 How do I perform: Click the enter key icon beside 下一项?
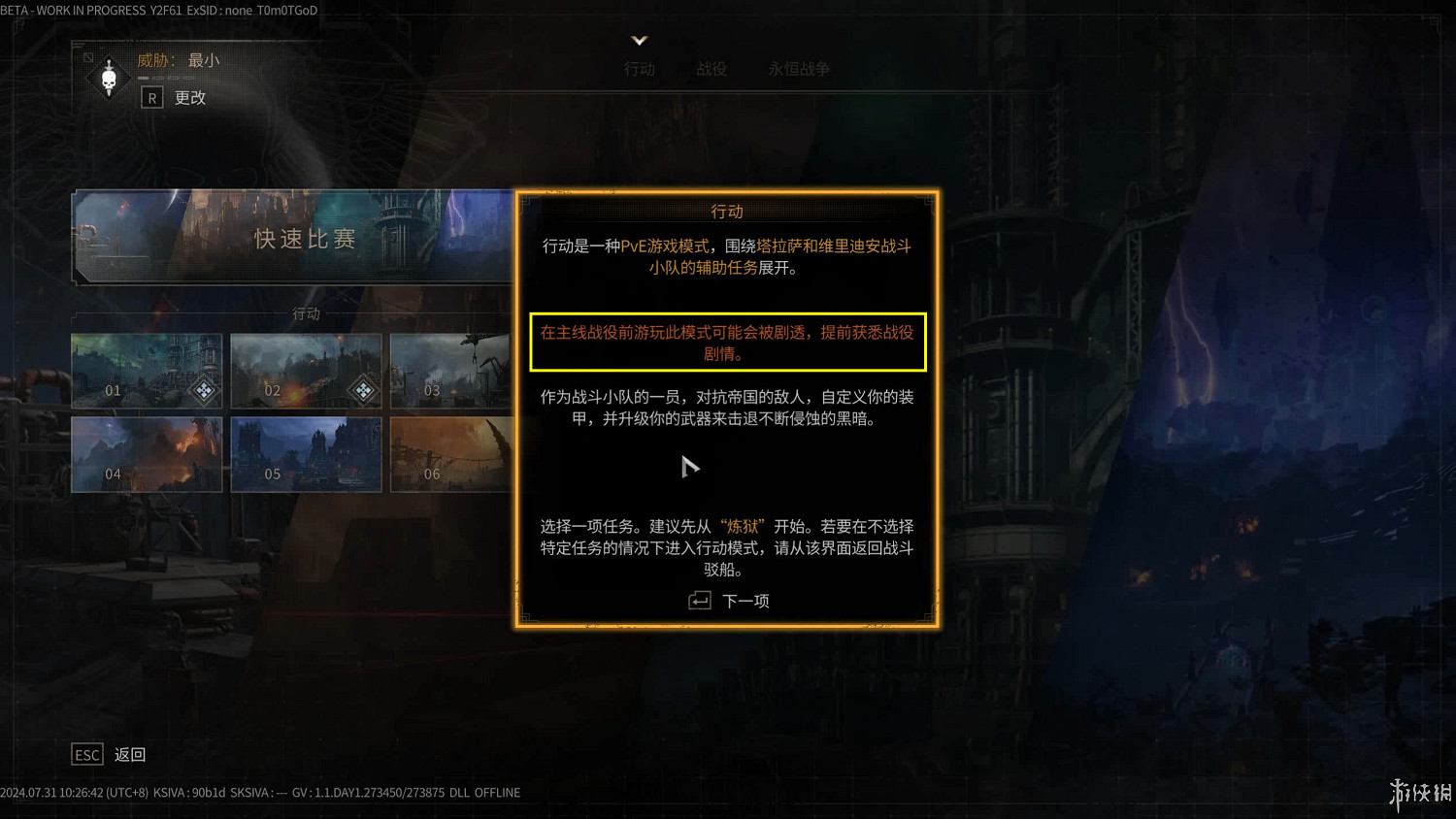699,601
